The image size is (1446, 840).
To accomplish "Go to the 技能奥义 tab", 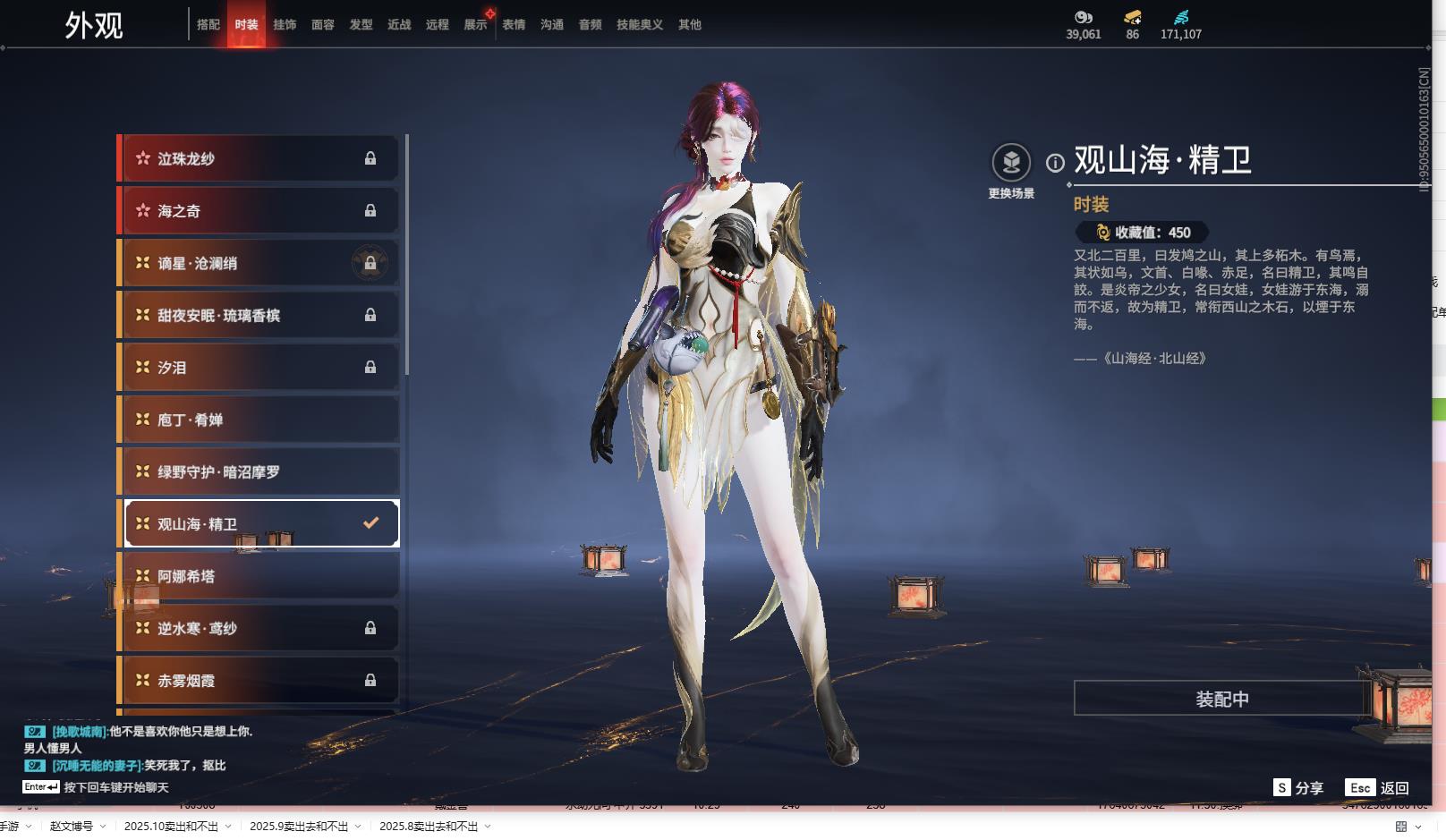I will tap(640, 25).
